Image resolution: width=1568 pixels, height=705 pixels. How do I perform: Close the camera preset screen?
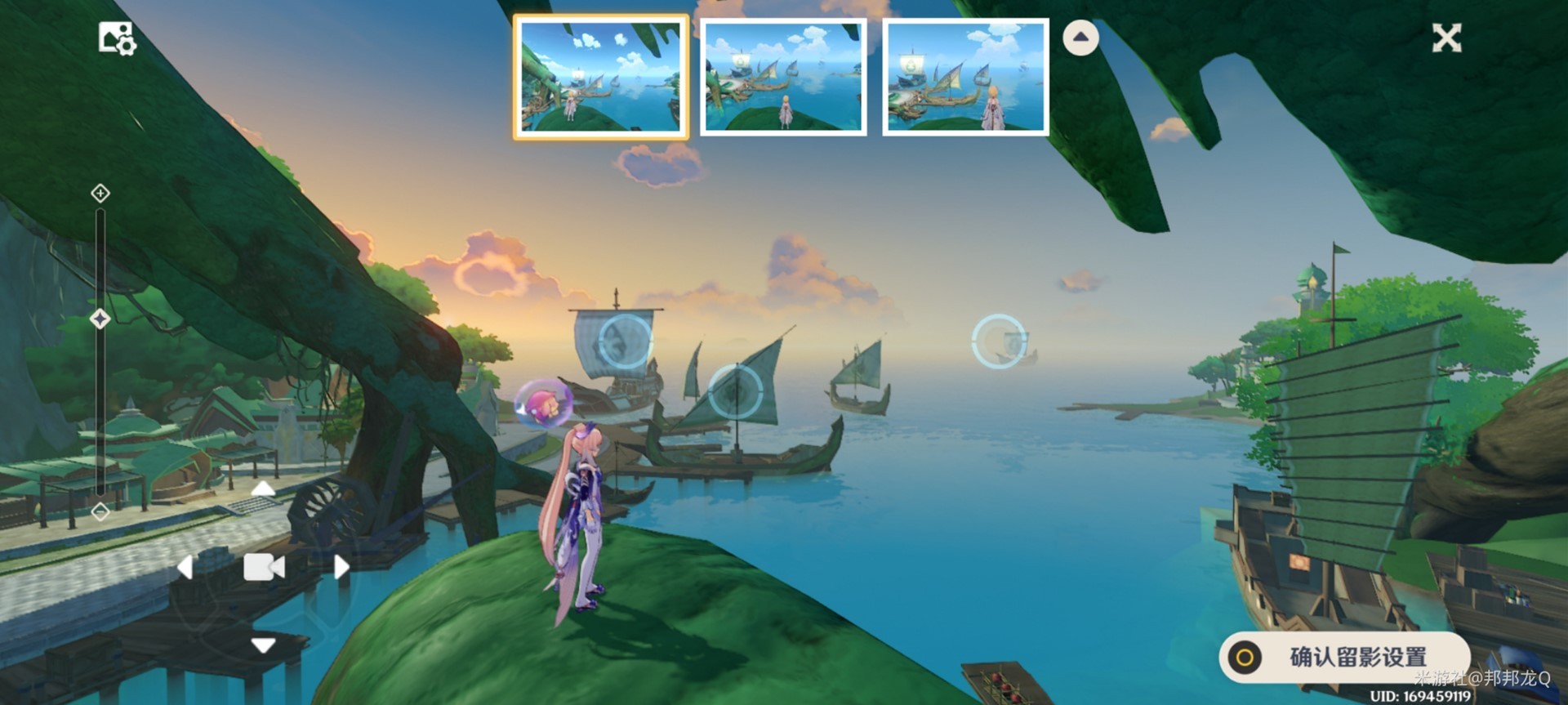click(x=1445, y=38)
